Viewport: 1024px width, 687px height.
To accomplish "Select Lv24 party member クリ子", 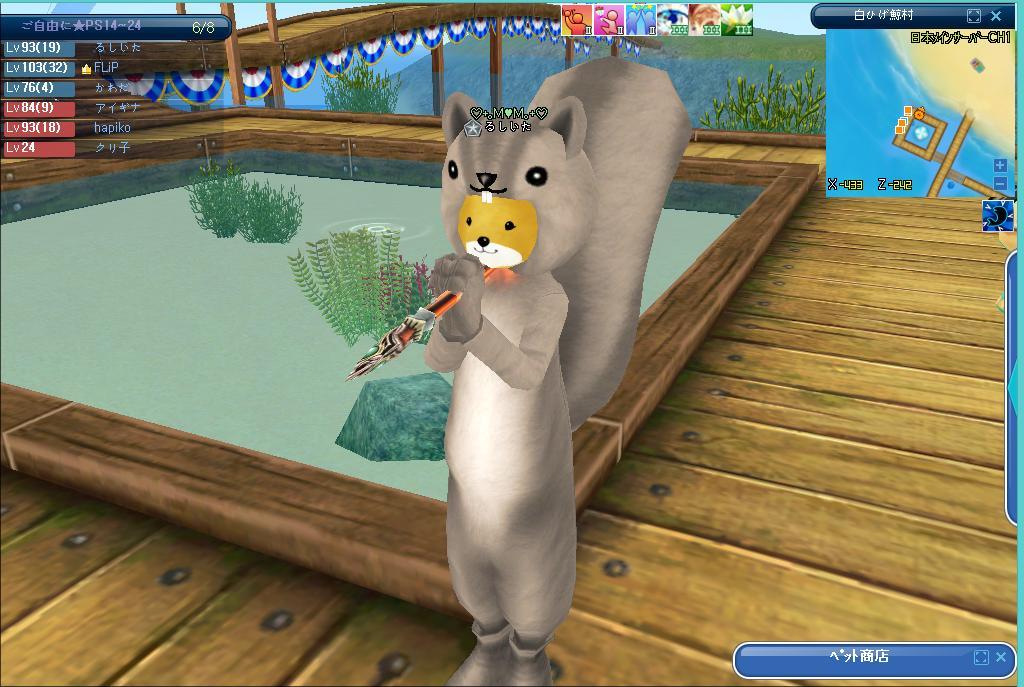I will (112, 148).
